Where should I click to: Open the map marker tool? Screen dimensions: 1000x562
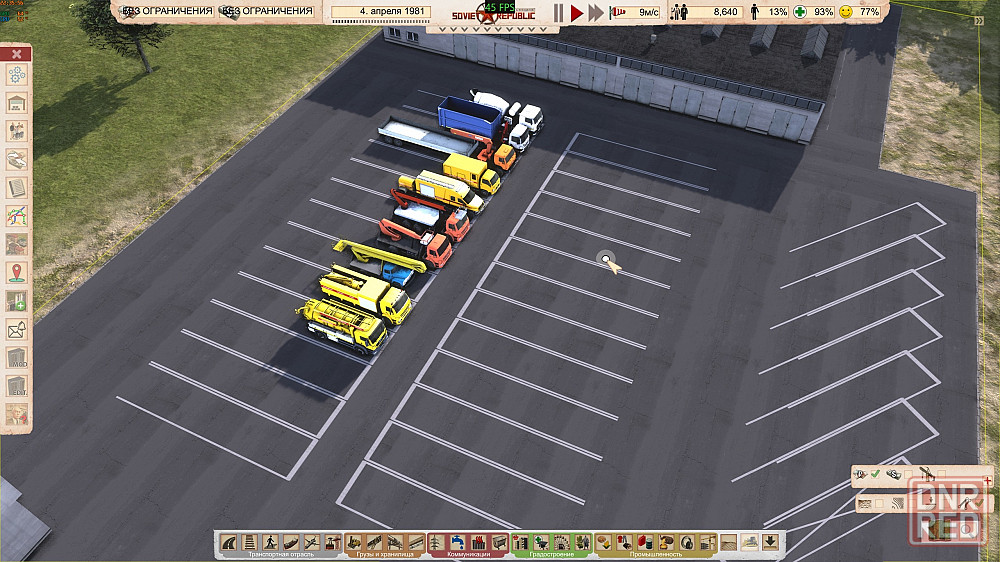point(17,271)
